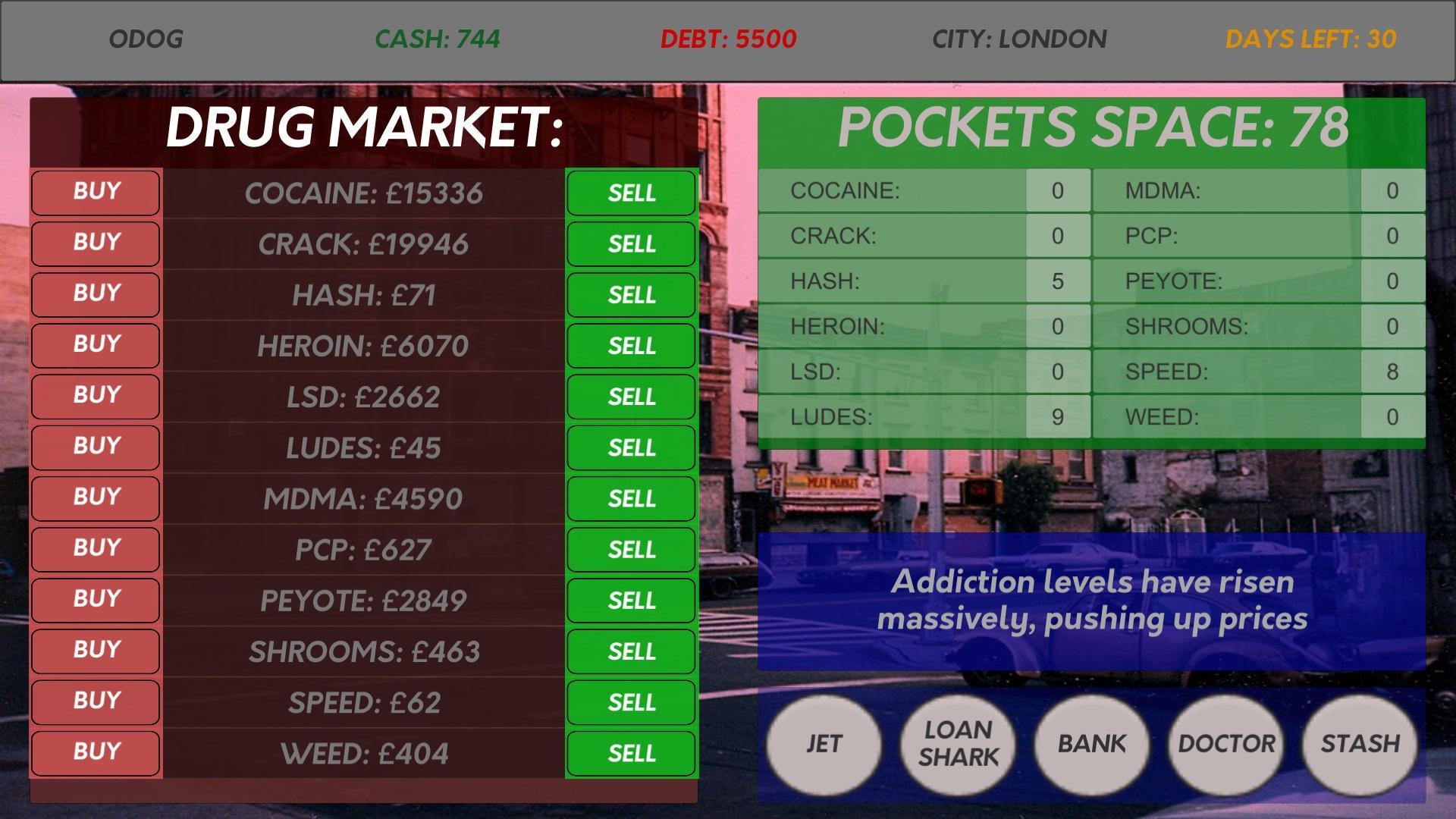Screen dimensions: 1456x819
Task: Buy cheap HASH at £71
Action: pyautogui.click(x=95, y=294)
